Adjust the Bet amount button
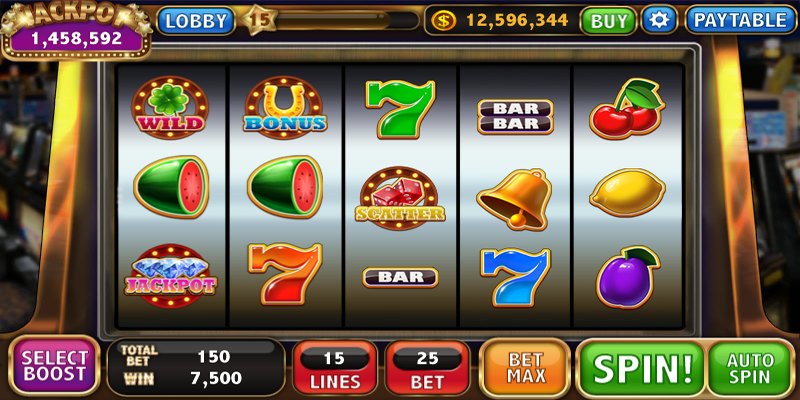Screen dimensions: 800x400 click(427, 368)
